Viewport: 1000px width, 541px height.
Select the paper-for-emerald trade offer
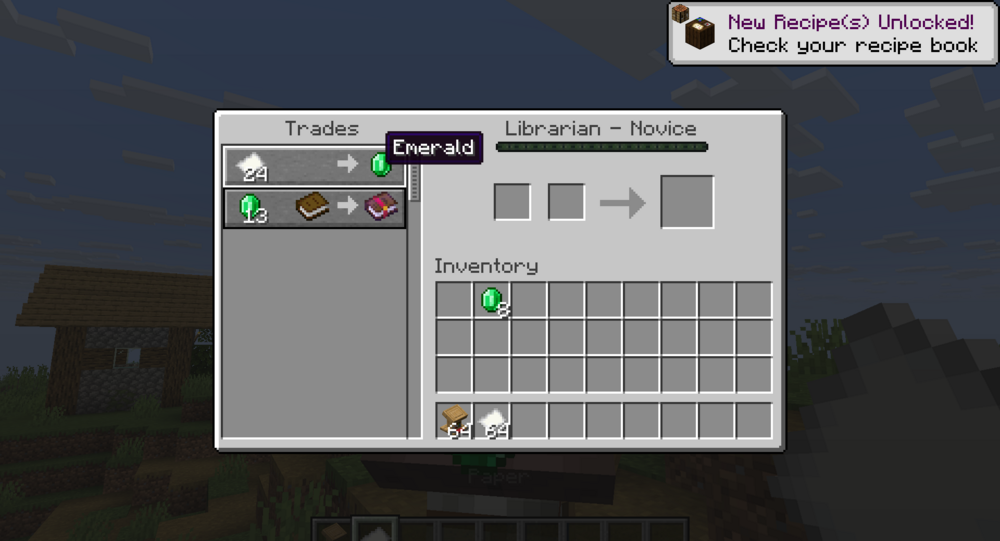click(313, 165)
